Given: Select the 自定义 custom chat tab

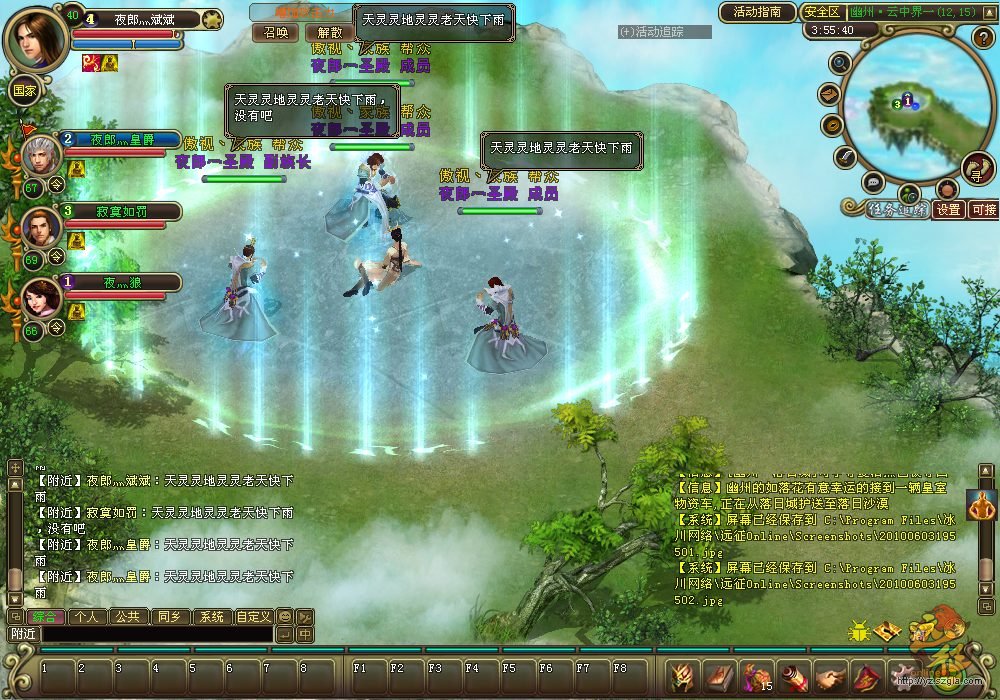Looking at the screenshot, I should point(253,617).
